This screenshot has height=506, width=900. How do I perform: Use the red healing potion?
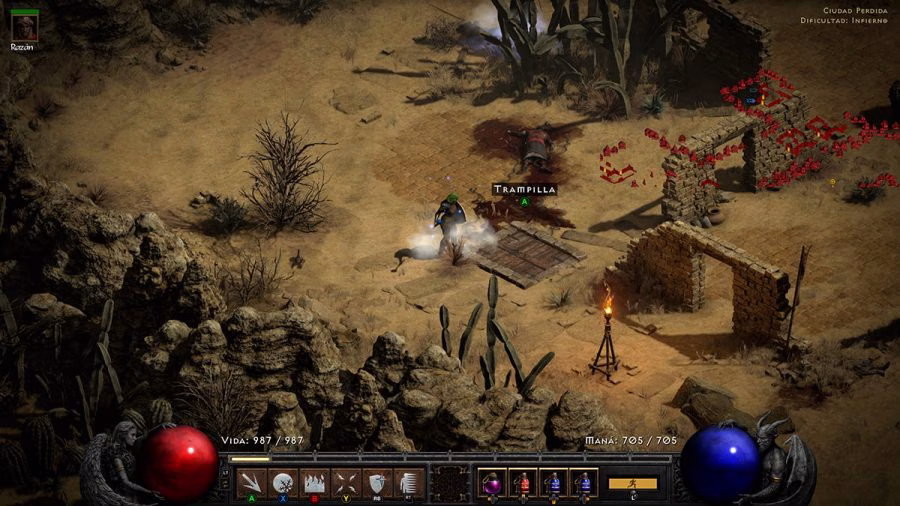tap(523, 483)
